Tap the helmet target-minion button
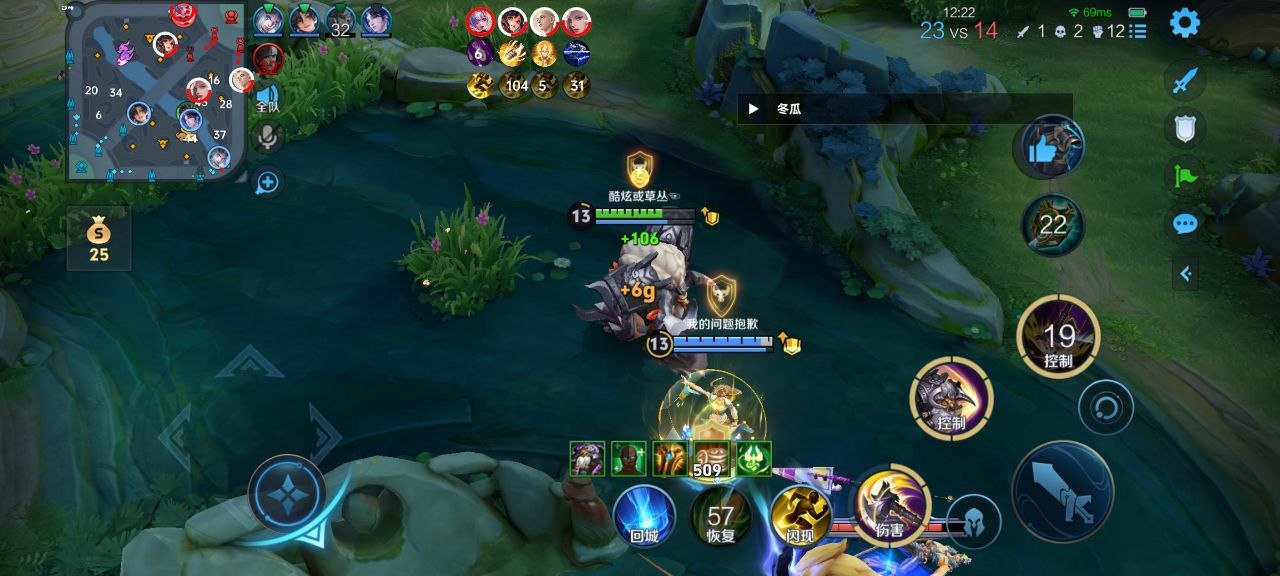1280x576 pixels. coord(973,521)
